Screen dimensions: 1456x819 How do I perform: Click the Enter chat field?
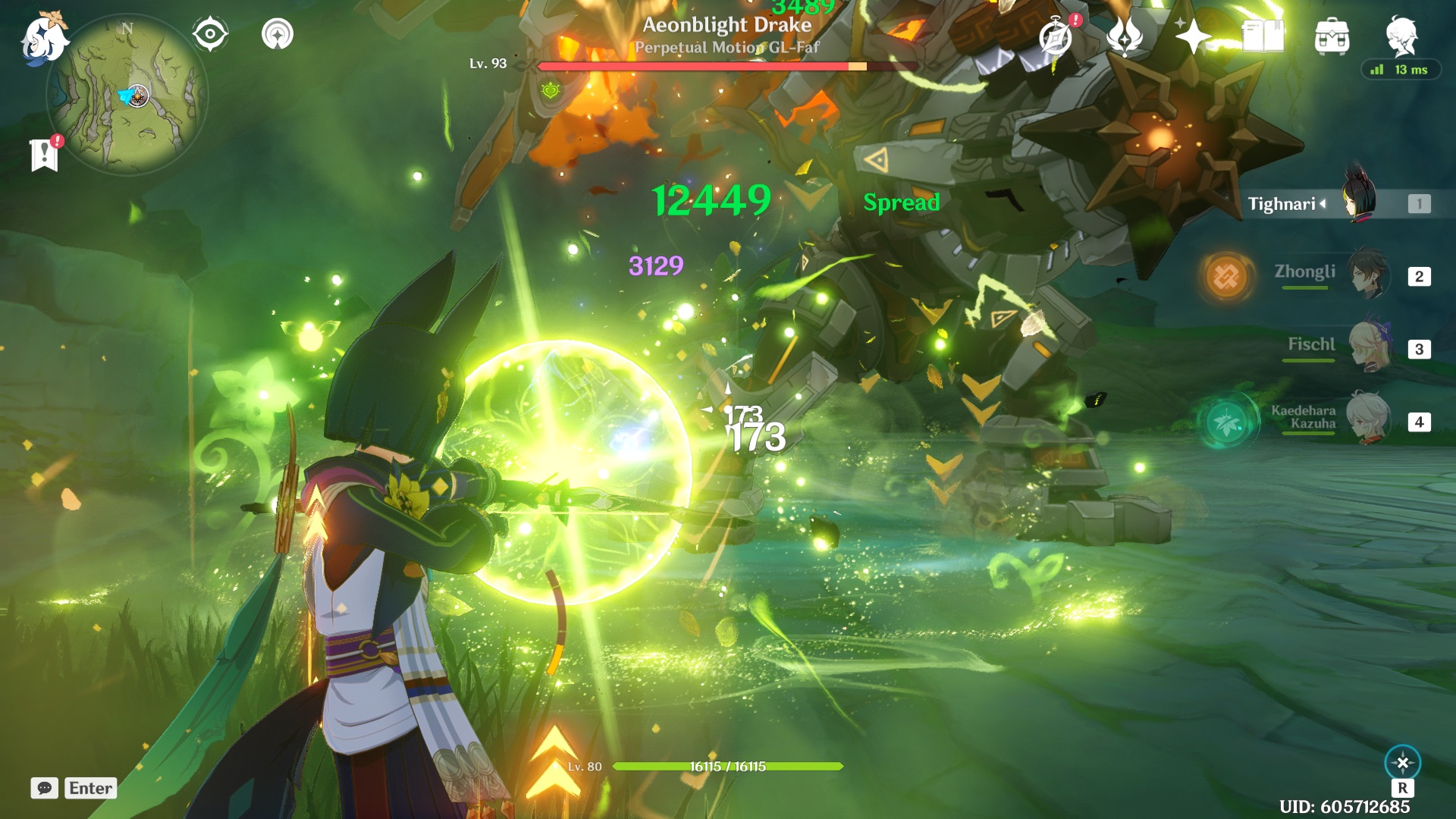click(90, 789)
